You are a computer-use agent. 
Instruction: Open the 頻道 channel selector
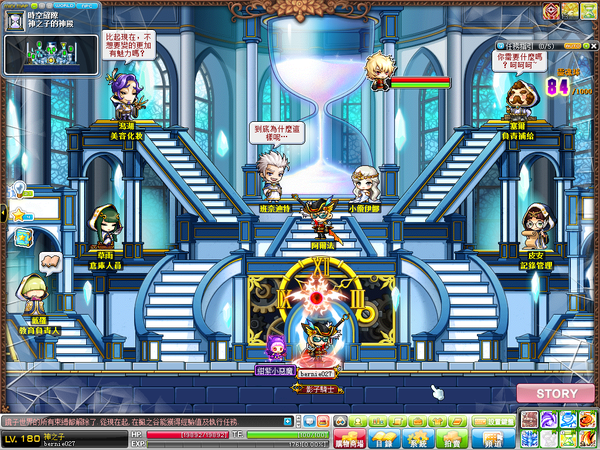[x=491, y=438]
